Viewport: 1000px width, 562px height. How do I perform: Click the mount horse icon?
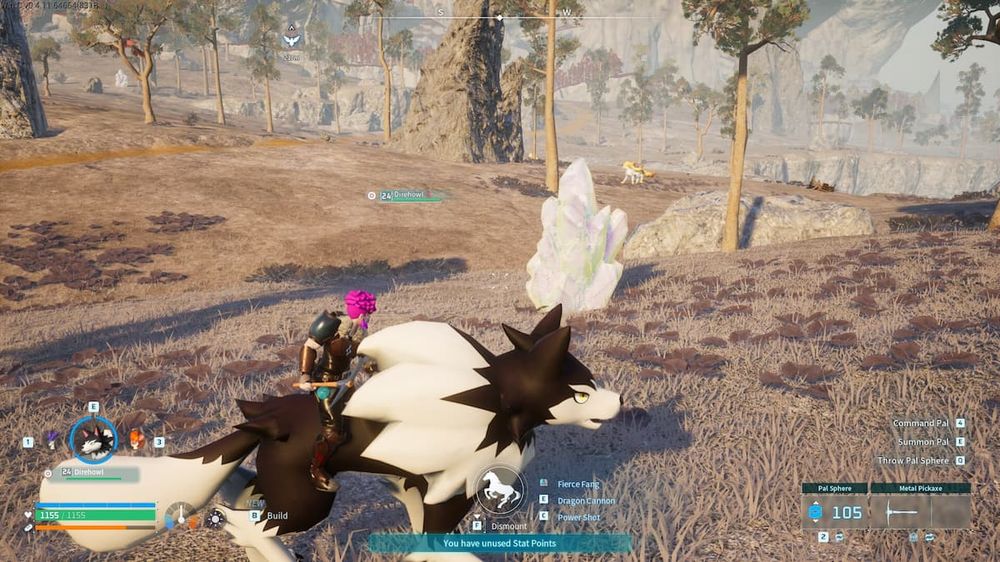[500, 490]
